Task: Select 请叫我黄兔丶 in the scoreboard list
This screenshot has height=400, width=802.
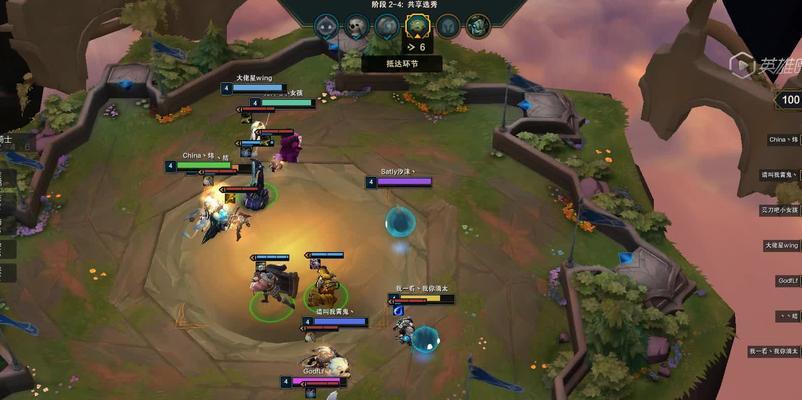Action: pyautogui.click(x=782, y=174)
